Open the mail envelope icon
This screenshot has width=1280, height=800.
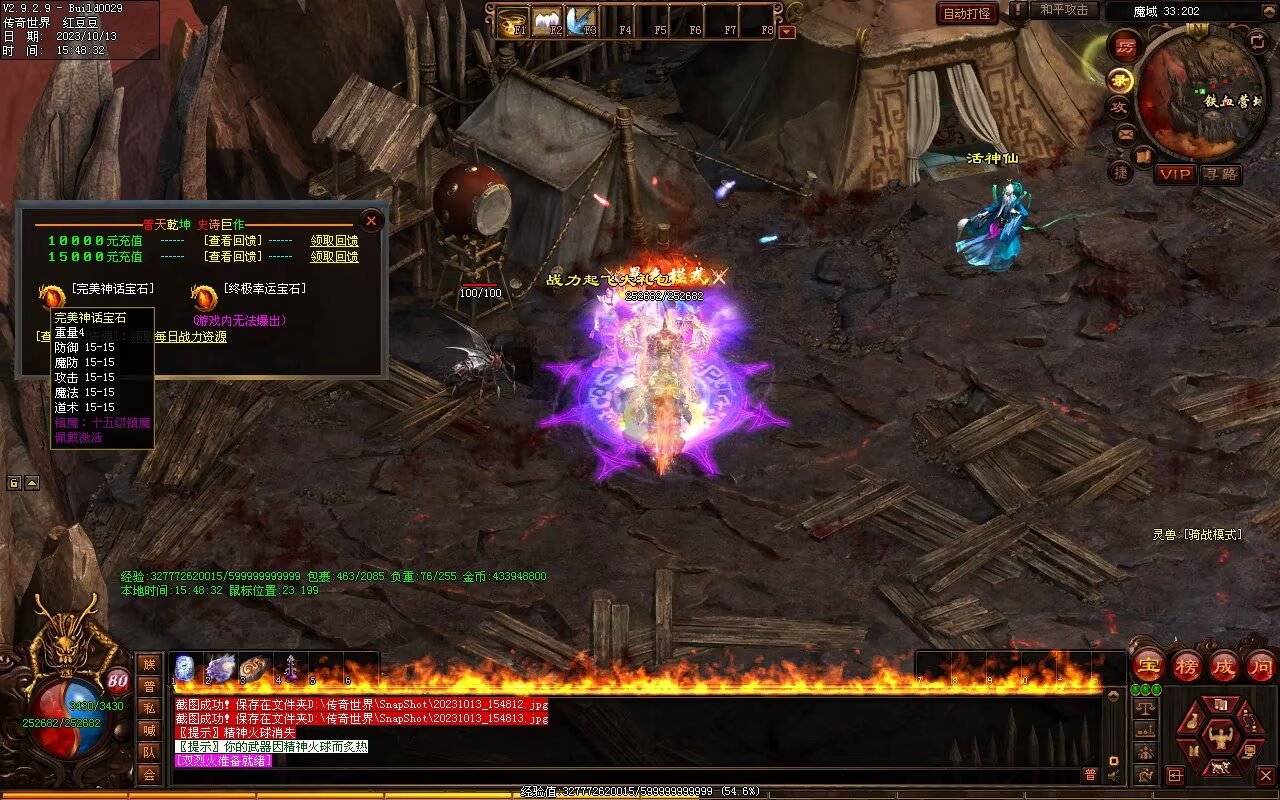click(1125, 133)
